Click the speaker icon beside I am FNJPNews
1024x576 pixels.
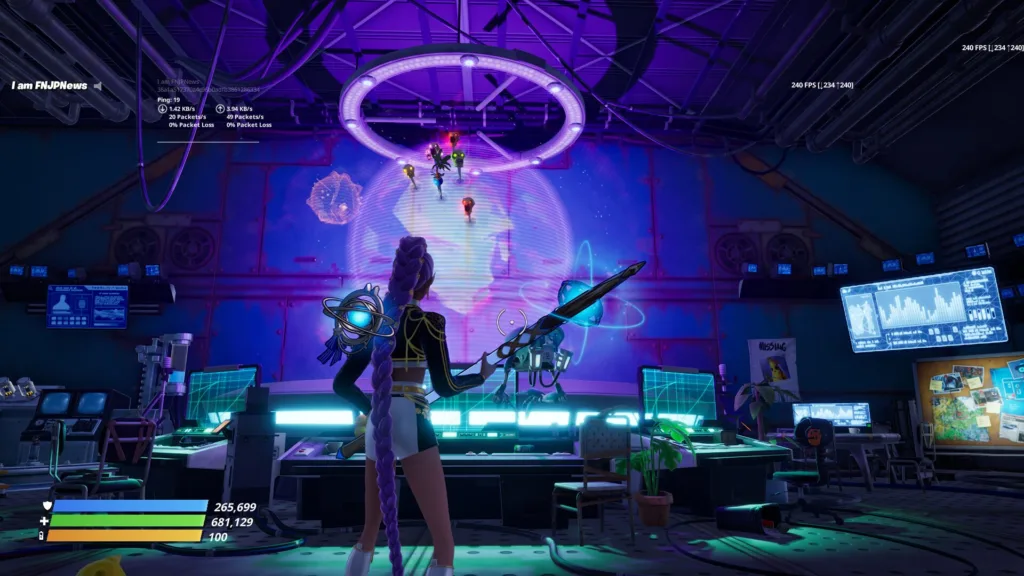tap(97, 86)
